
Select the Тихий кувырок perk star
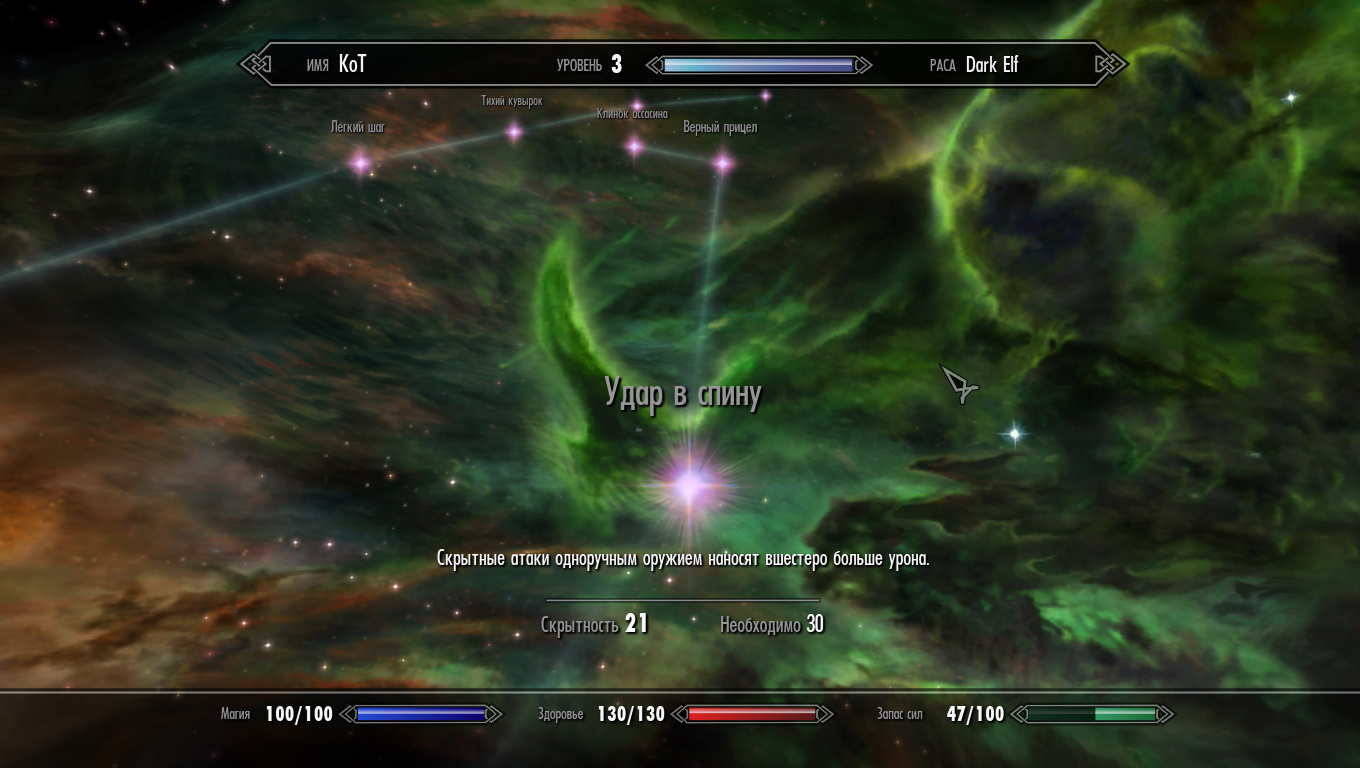tap(514, 131)
